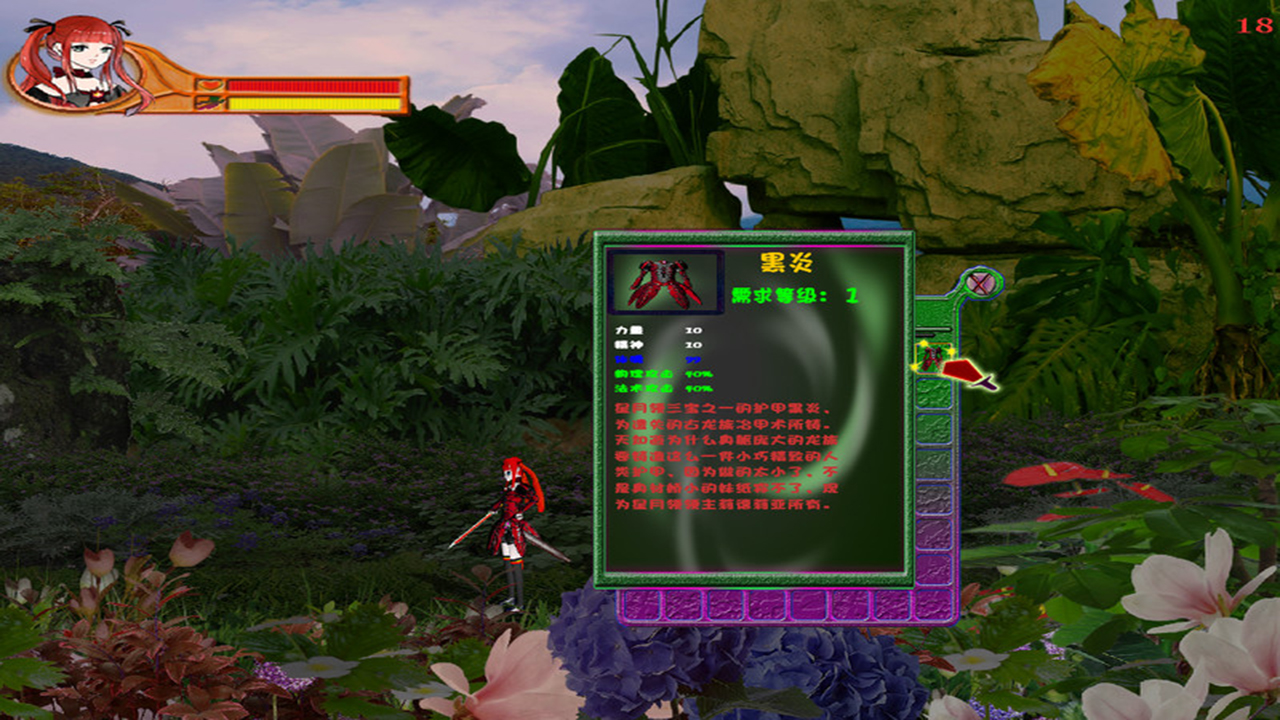Close the item panel with the X icon
Screen dimensions: 1280x720
point(981,283)
